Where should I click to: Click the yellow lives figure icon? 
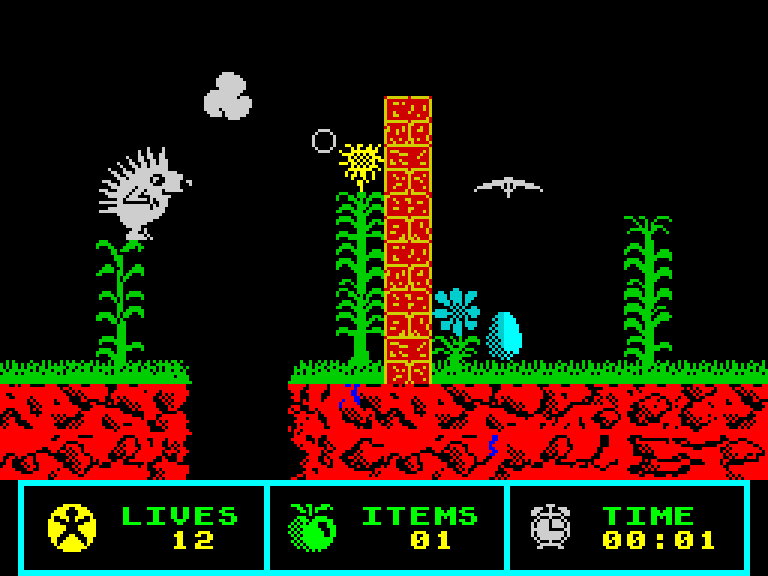click(x=72, y=527)
